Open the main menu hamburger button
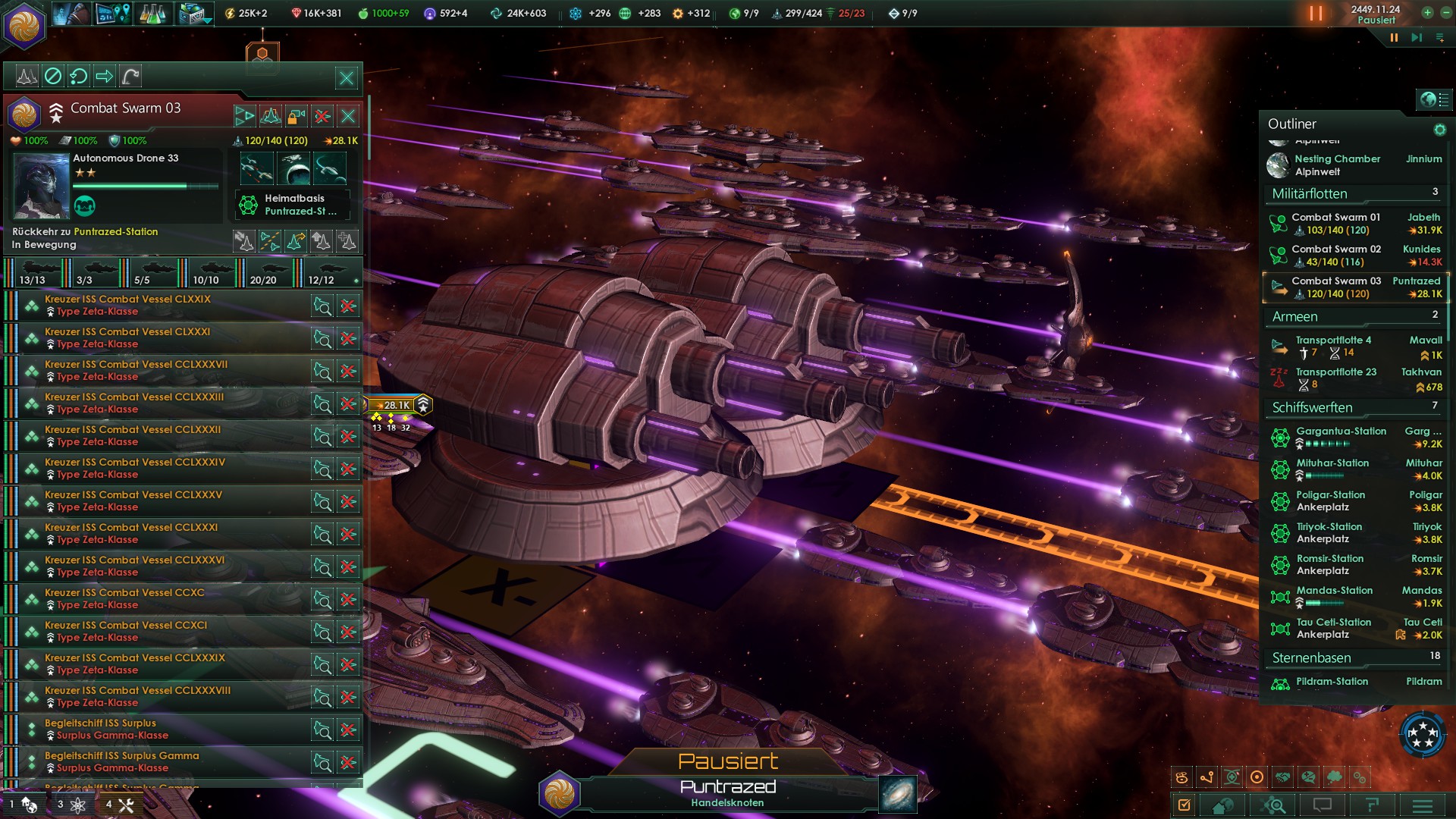The height and width of the screenshot is (819, 1456). tap(1423, 805)
